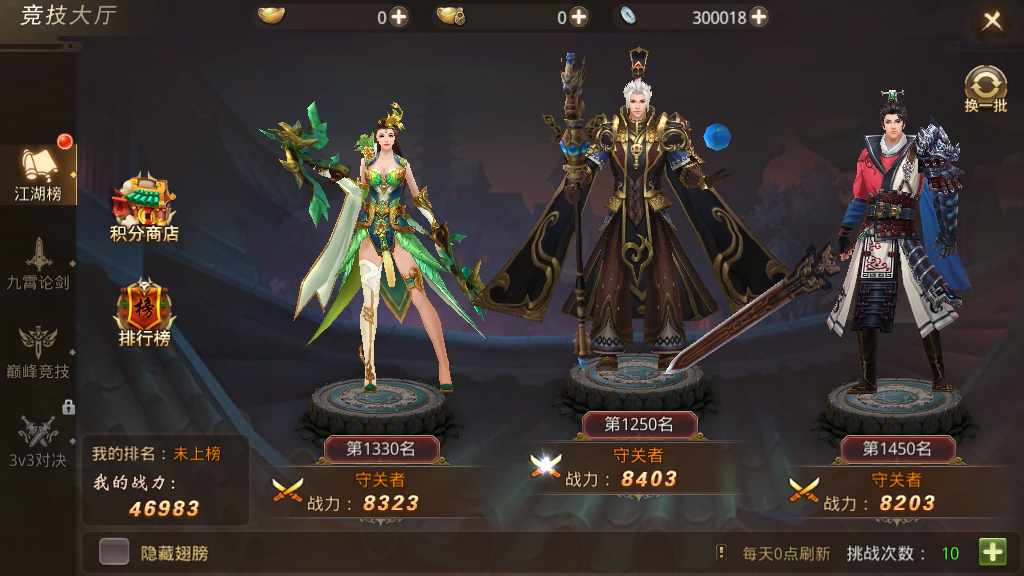Open the 积分商店 points shop

(144, 211)
